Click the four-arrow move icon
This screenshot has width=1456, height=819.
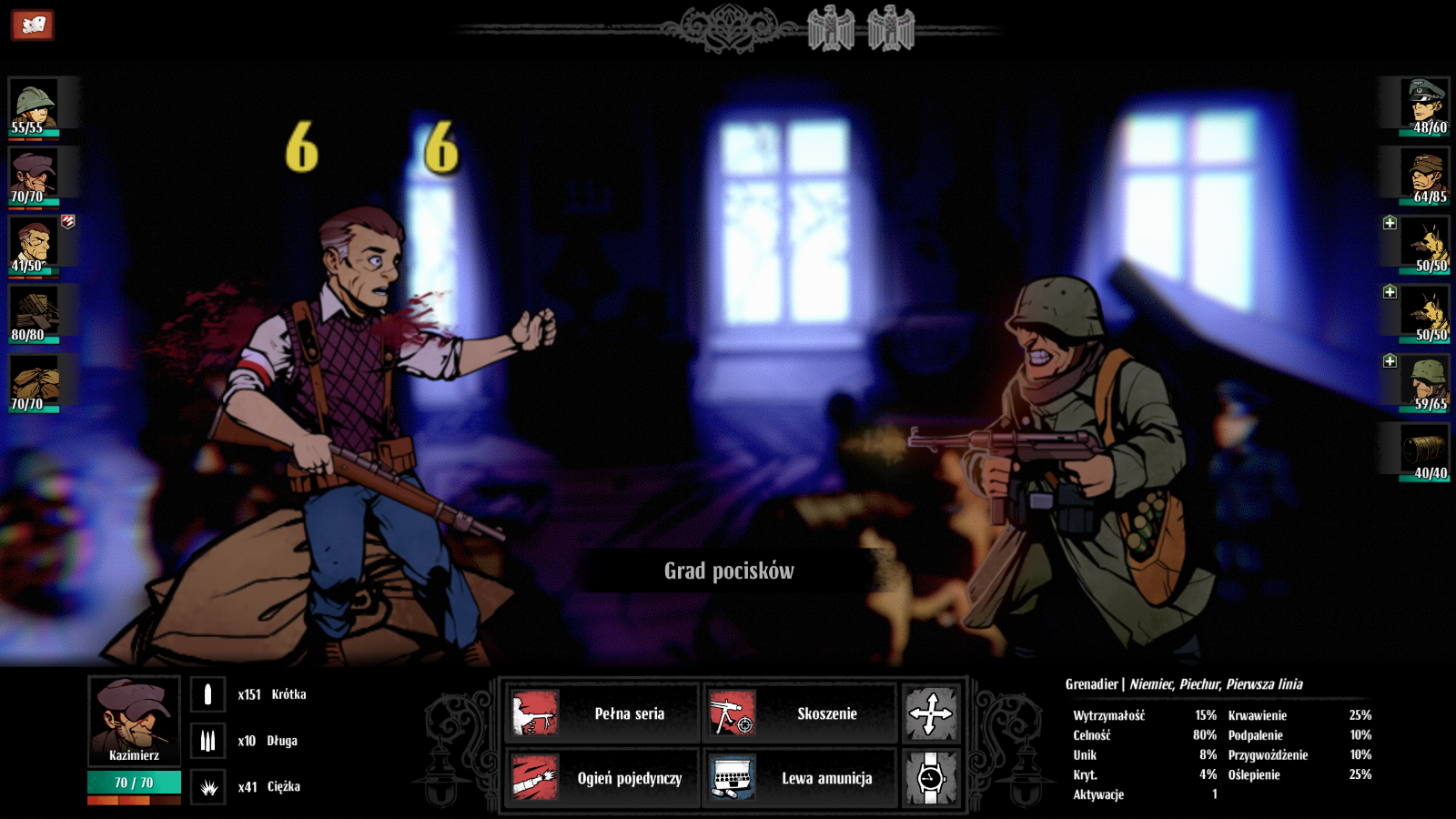tap(930, 713)
